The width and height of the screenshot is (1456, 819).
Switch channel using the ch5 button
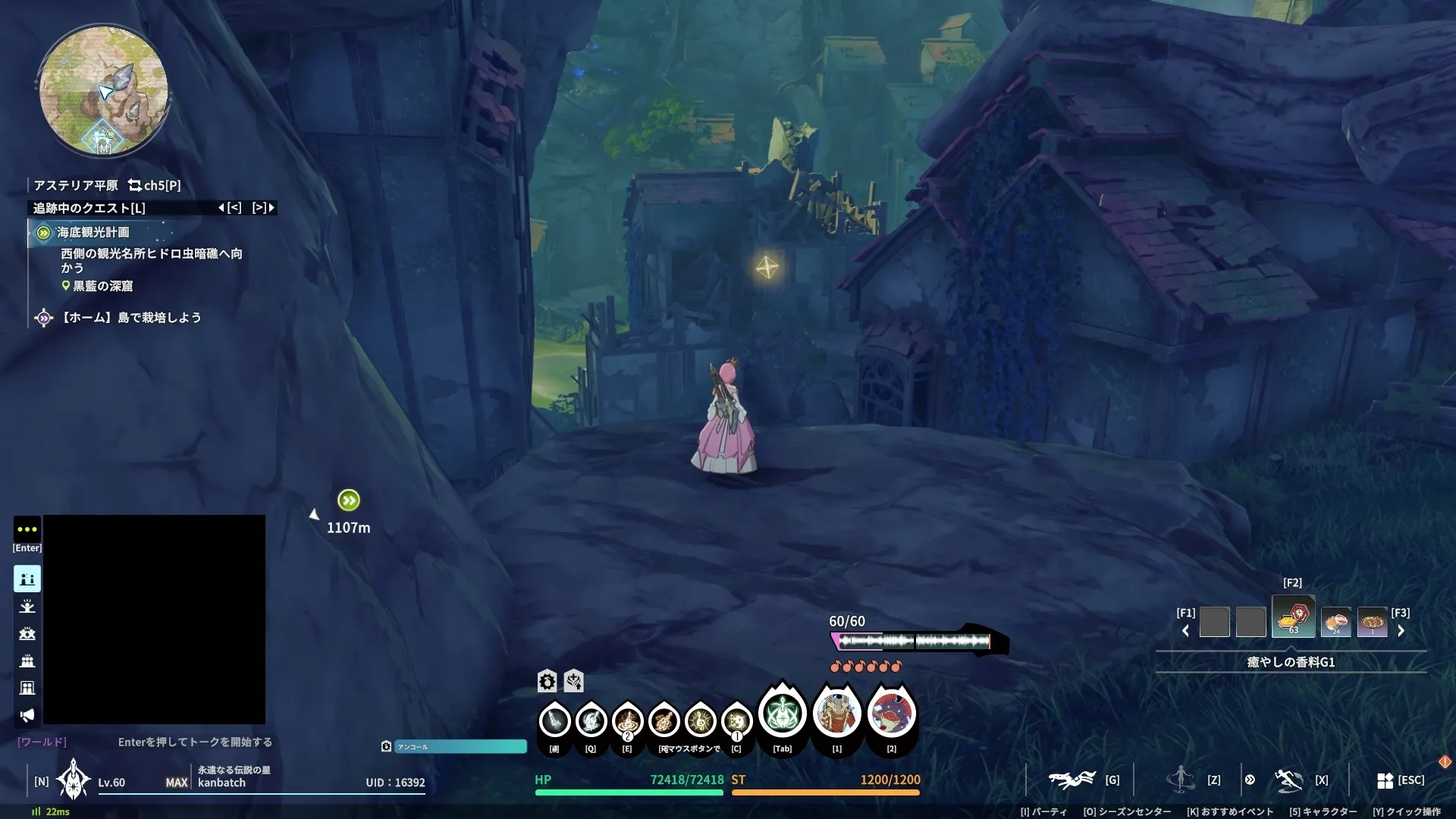[x=155, y=185]
